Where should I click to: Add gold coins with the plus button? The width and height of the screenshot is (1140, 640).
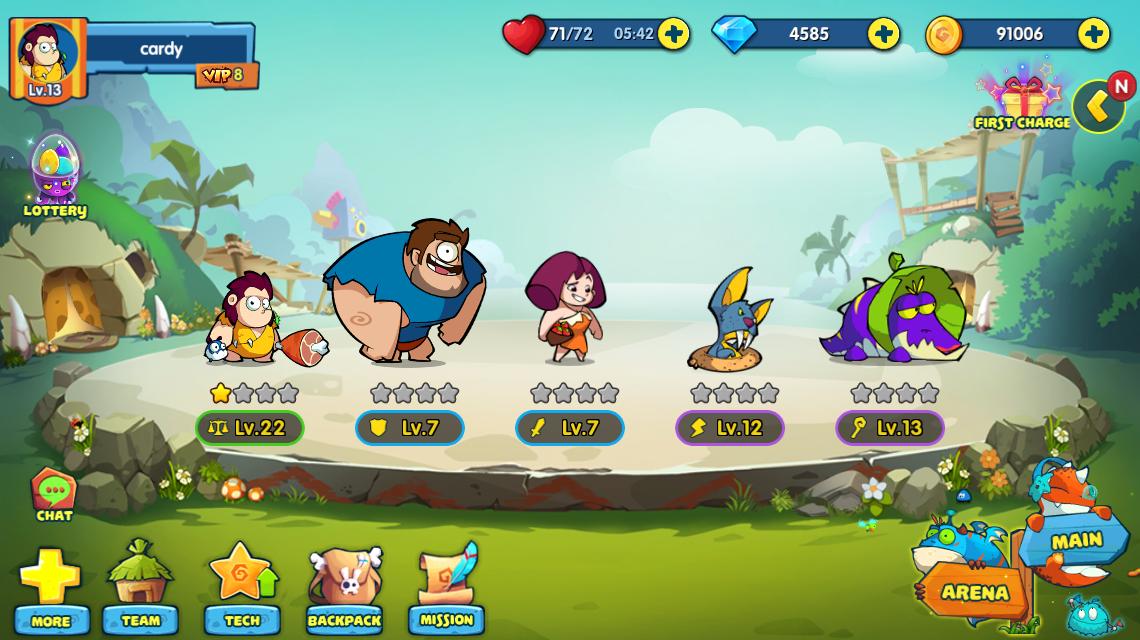tap(1093, 34)
